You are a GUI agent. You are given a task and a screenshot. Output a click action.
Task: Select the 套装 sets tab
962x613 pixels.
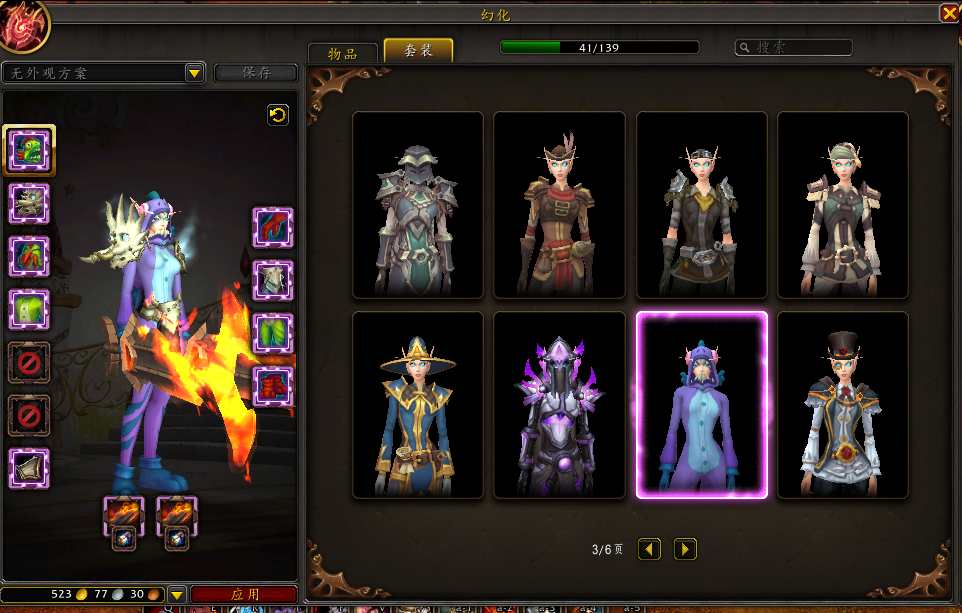[418, 51]
